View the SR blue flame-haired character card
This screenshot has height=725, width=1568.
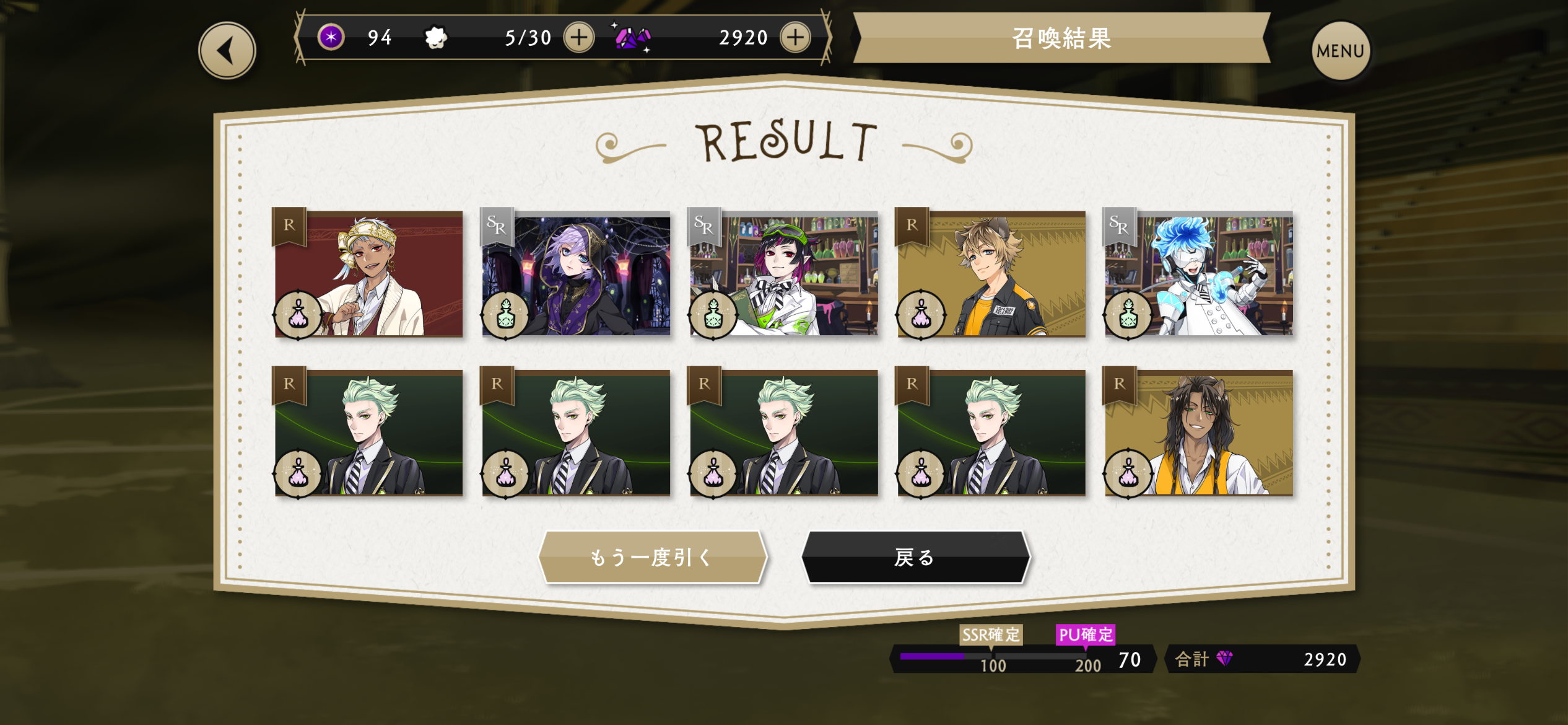(1199, 274)
